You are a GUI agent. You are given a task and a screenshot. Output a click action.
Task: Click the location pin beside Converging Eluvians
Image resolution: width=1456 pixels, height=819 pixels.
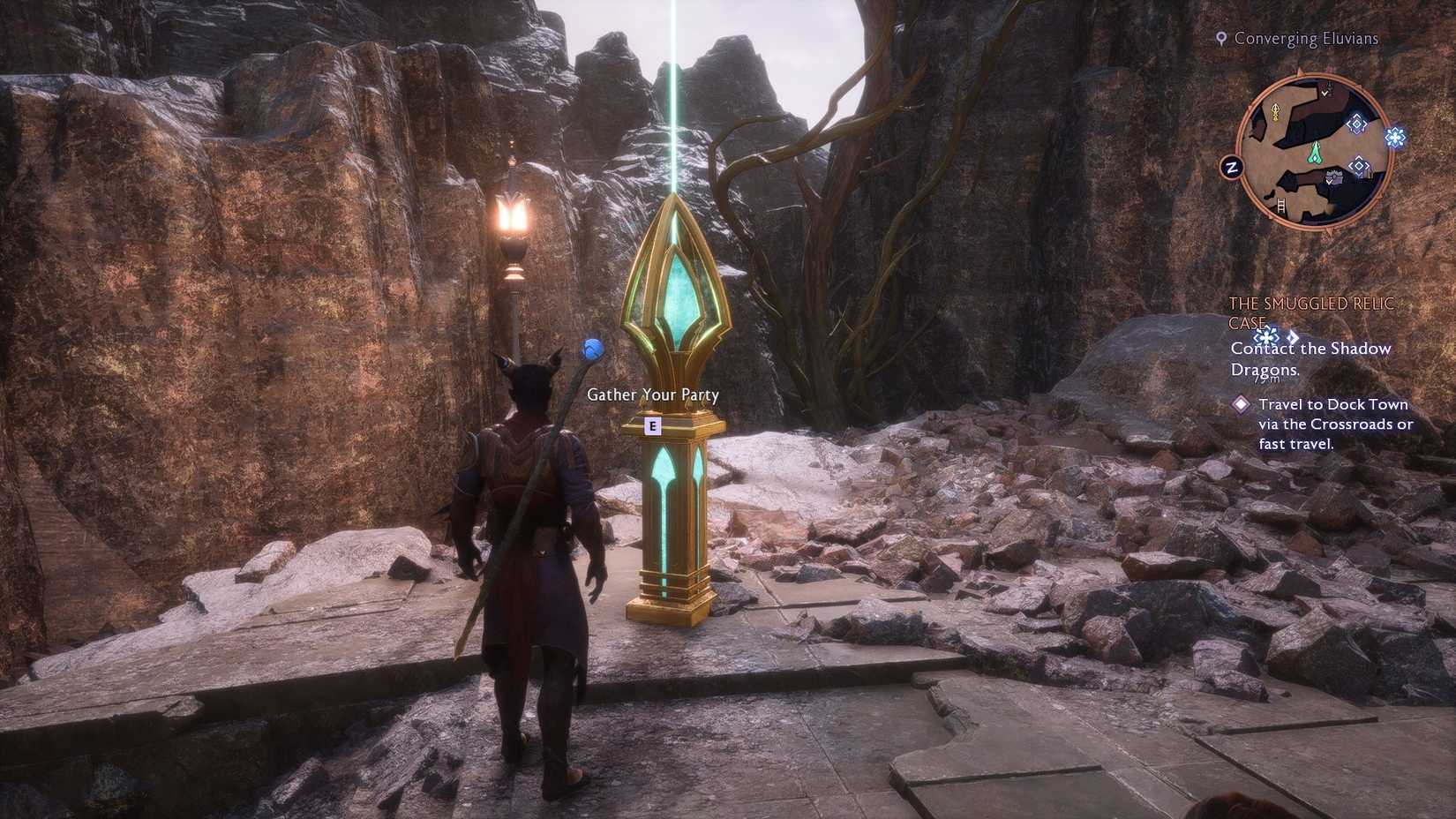coord(1222,38)
